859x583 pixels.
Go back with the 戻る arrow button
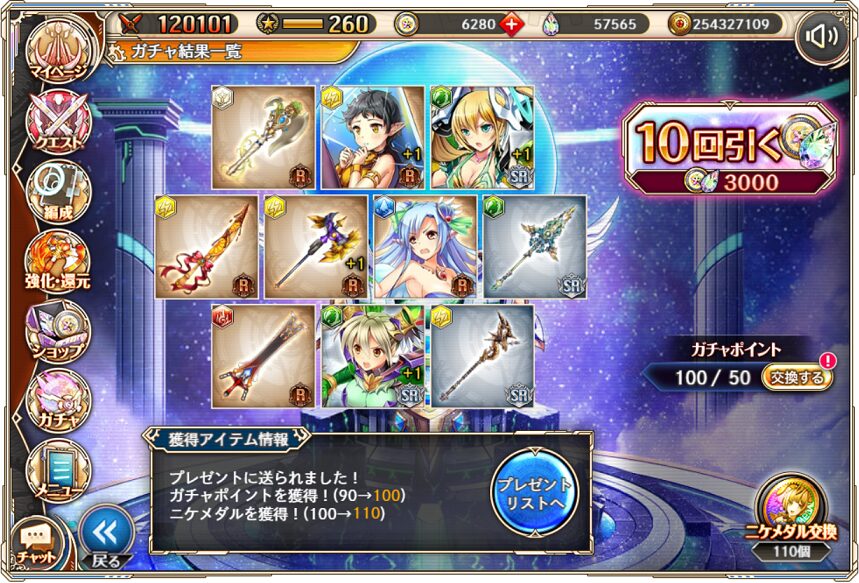(x=105, y=536)
